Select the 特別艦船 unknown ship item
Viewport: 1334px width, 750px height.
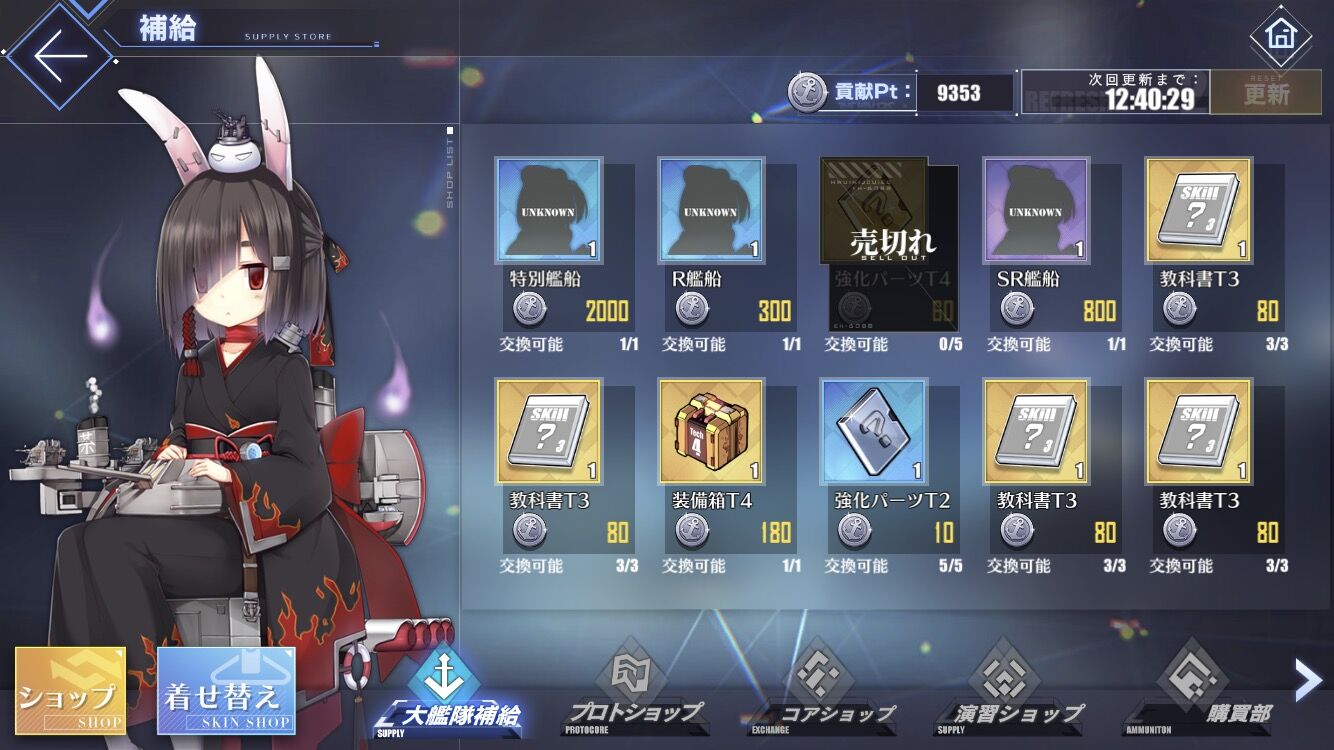(x=549, y=212)
